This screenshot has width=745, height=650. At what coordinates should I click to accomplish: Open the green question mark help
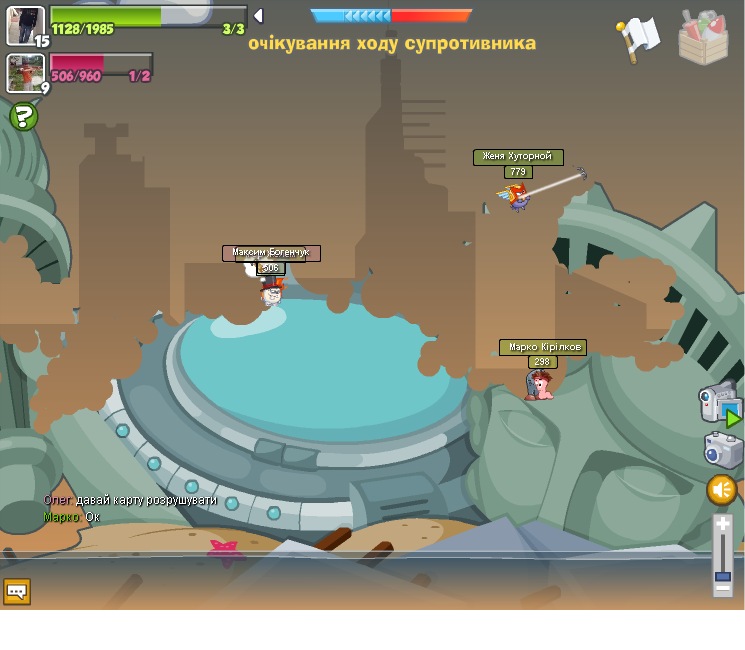pos(23,117)
